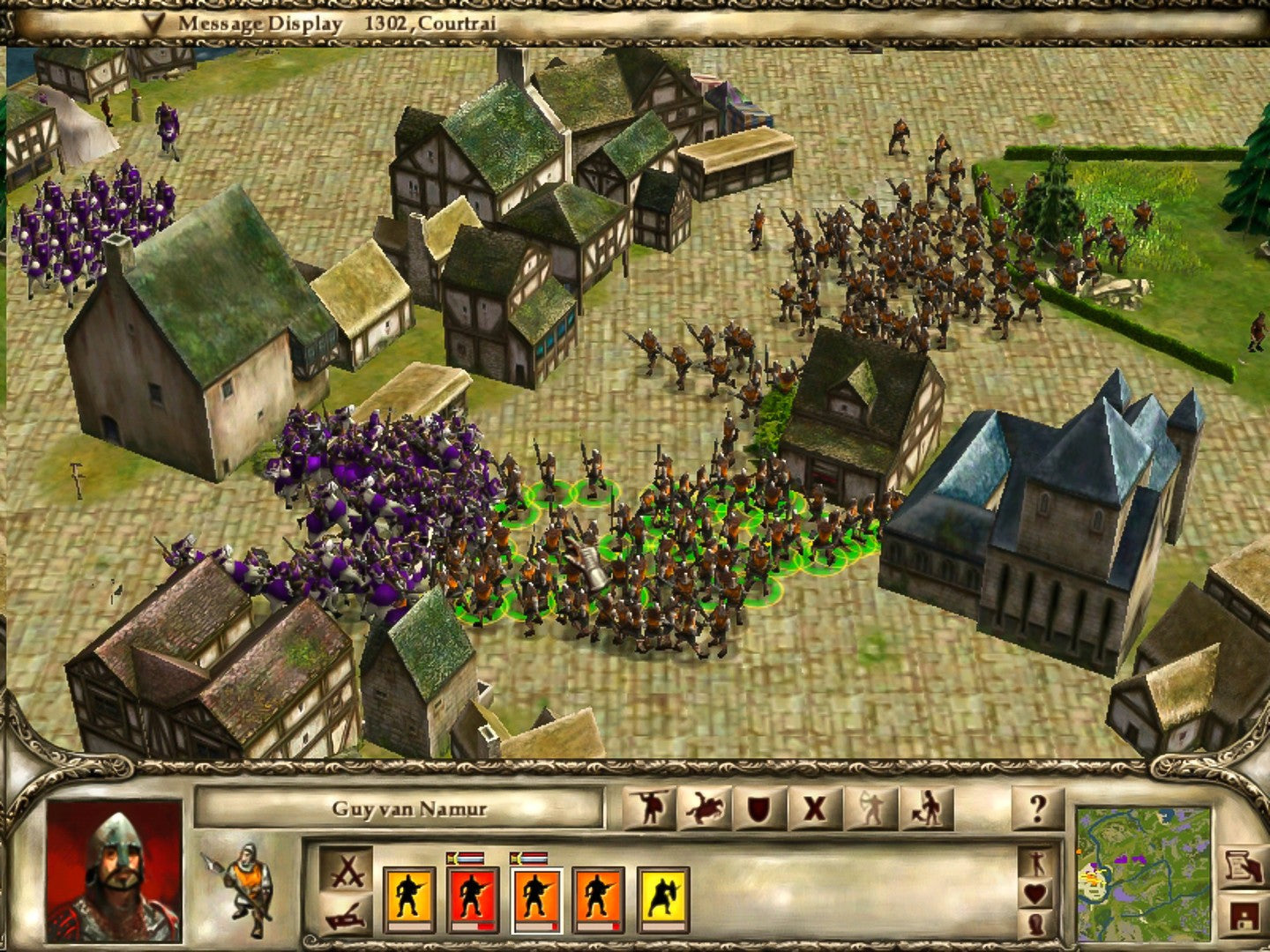Screen dimensions: 1270x952
Task: Select the infantry attack command icon
Action: pyautogui.click(x=649, y=807)
